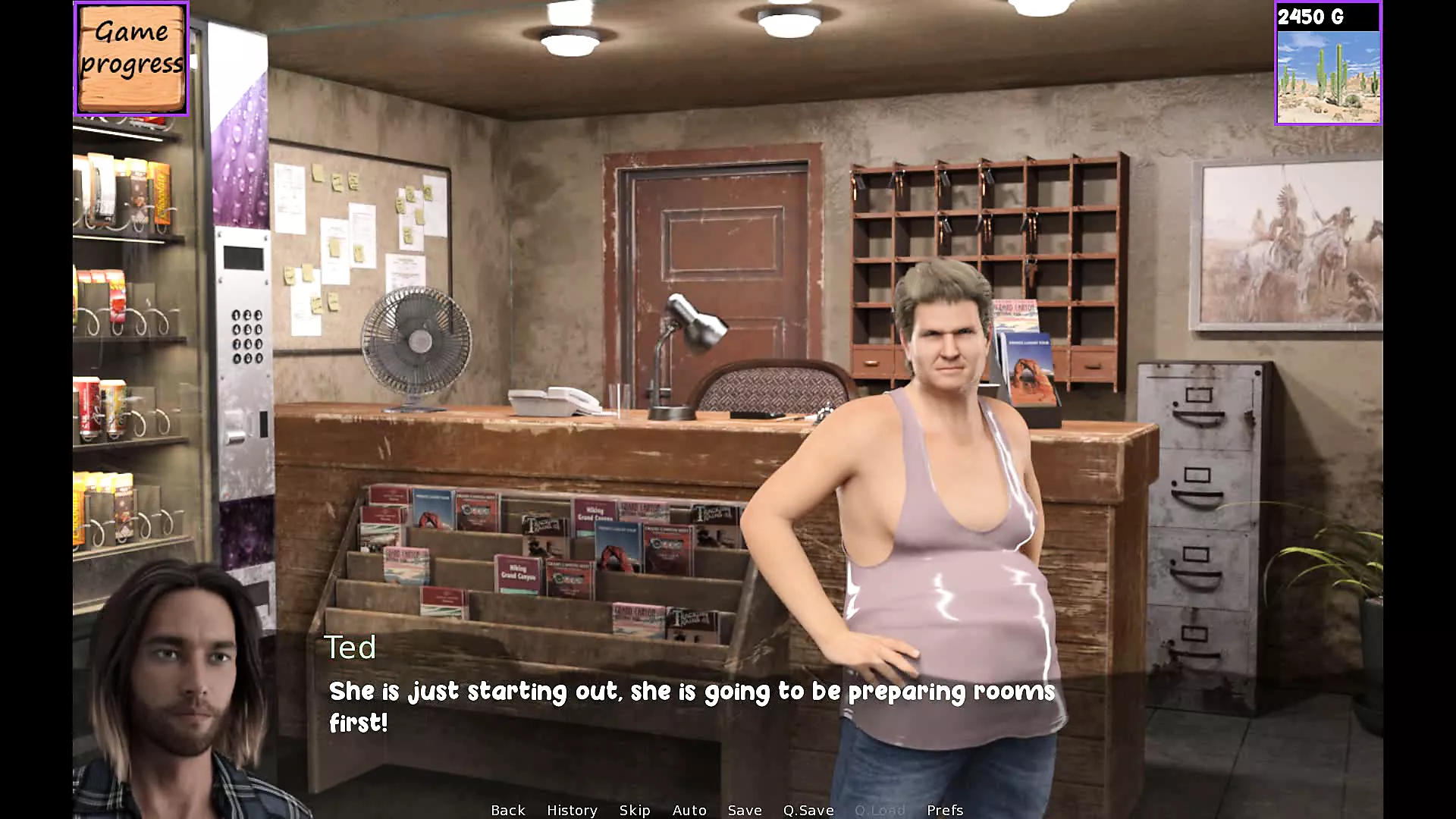Go Back one dialogue line
Screen dimensions: 1456x819
pyautogui.click(x=507, y=810)
